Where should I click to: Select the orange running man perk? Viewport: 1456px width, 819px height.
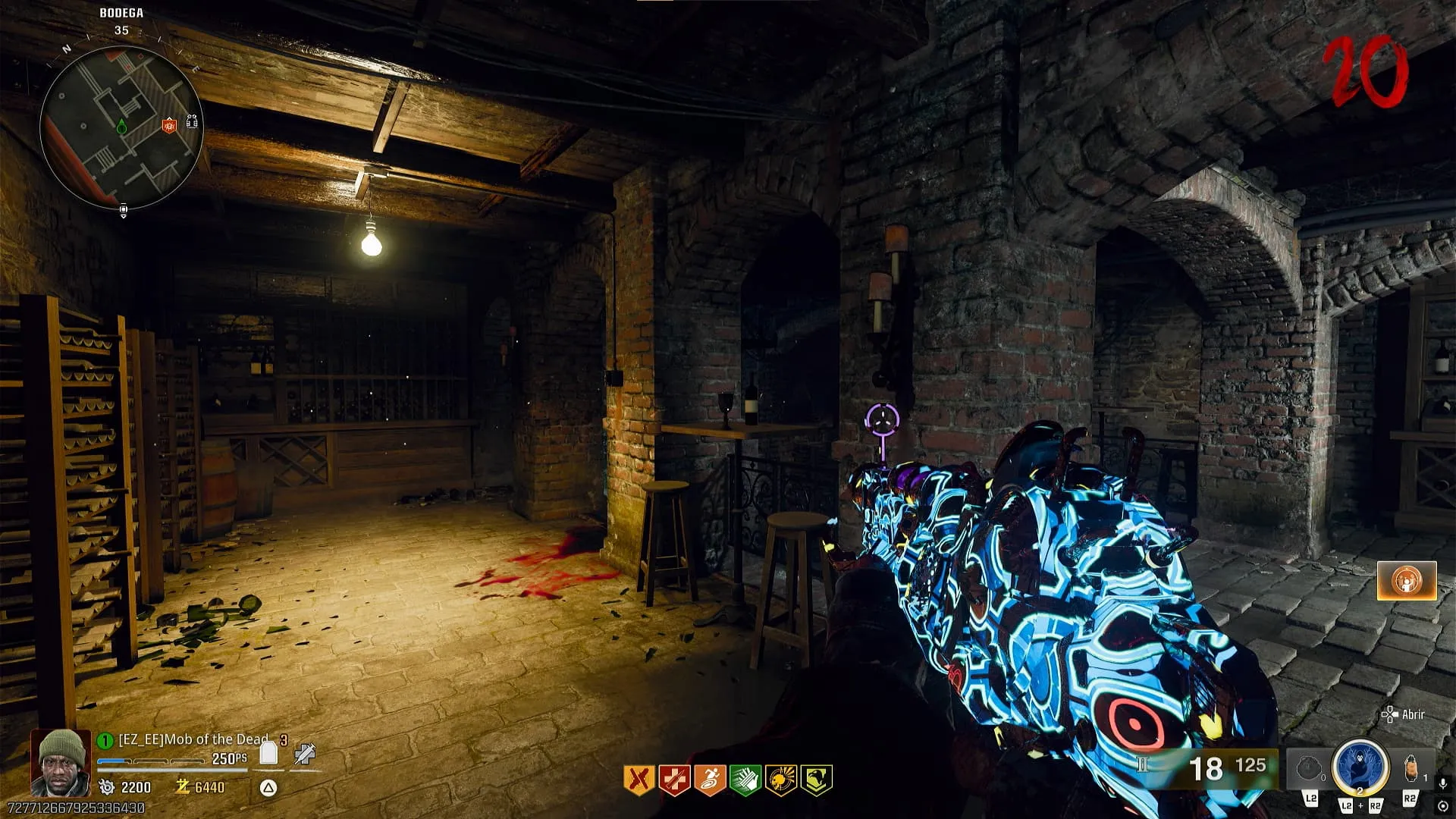pos(710,780)
